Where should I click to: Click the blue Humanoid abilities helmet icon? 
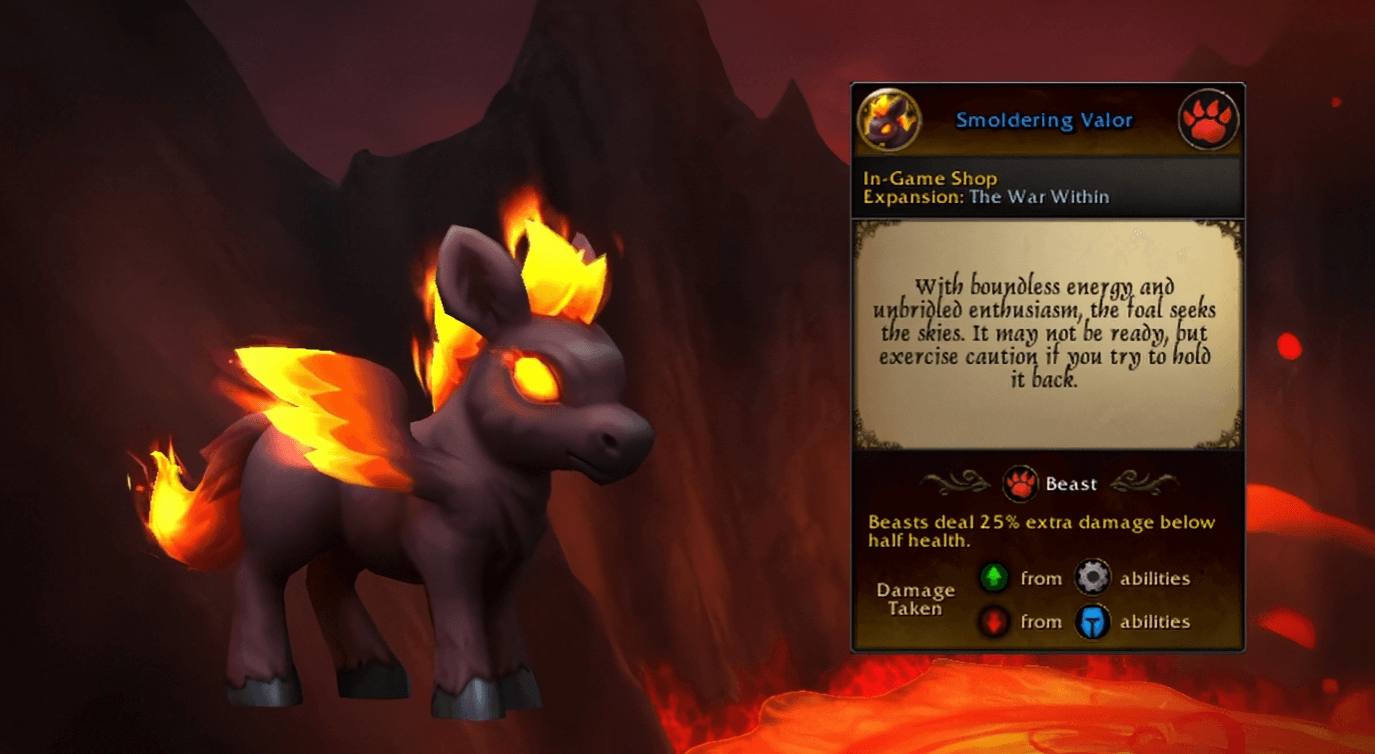pyautogui.click(x=1093, y=621)
